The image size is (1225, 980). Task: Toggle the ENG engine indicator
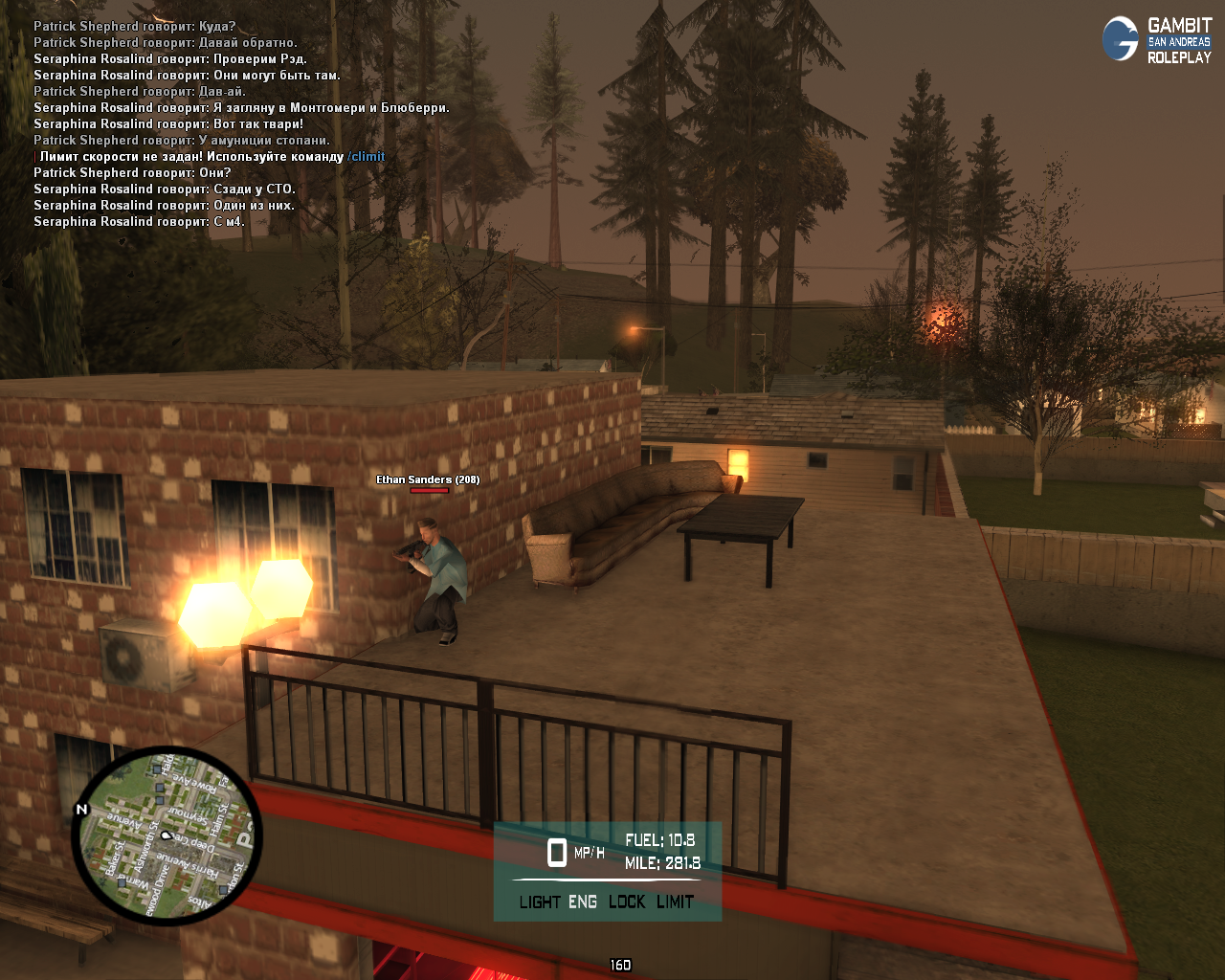click(x=582, y=902)
